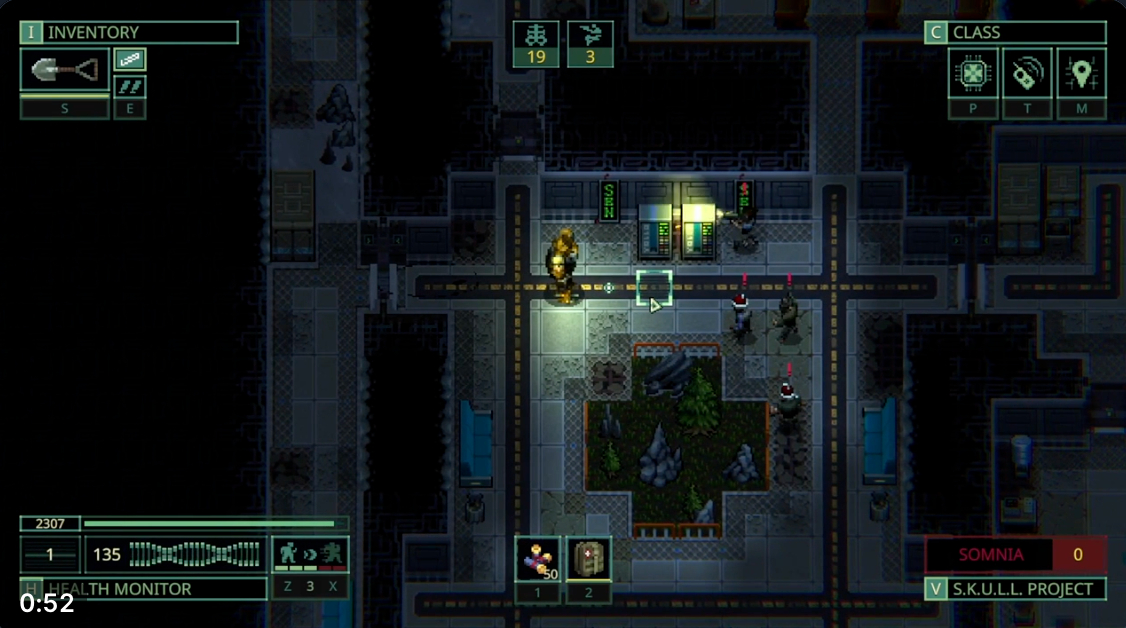Open the map marker ability
Image resolution: width=1126 pixels, height=628 pixels.
pos(1081,72)
